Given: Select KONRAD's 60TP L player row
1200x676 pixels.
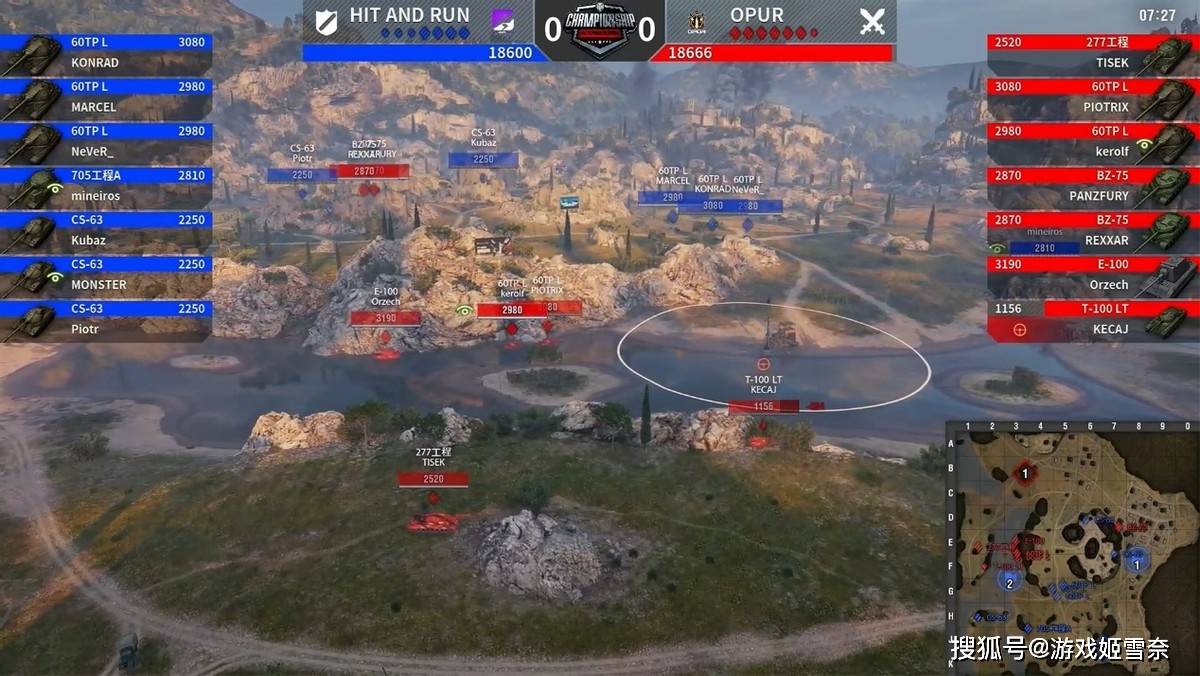Looking at the screenshot, I should point(106,53).
